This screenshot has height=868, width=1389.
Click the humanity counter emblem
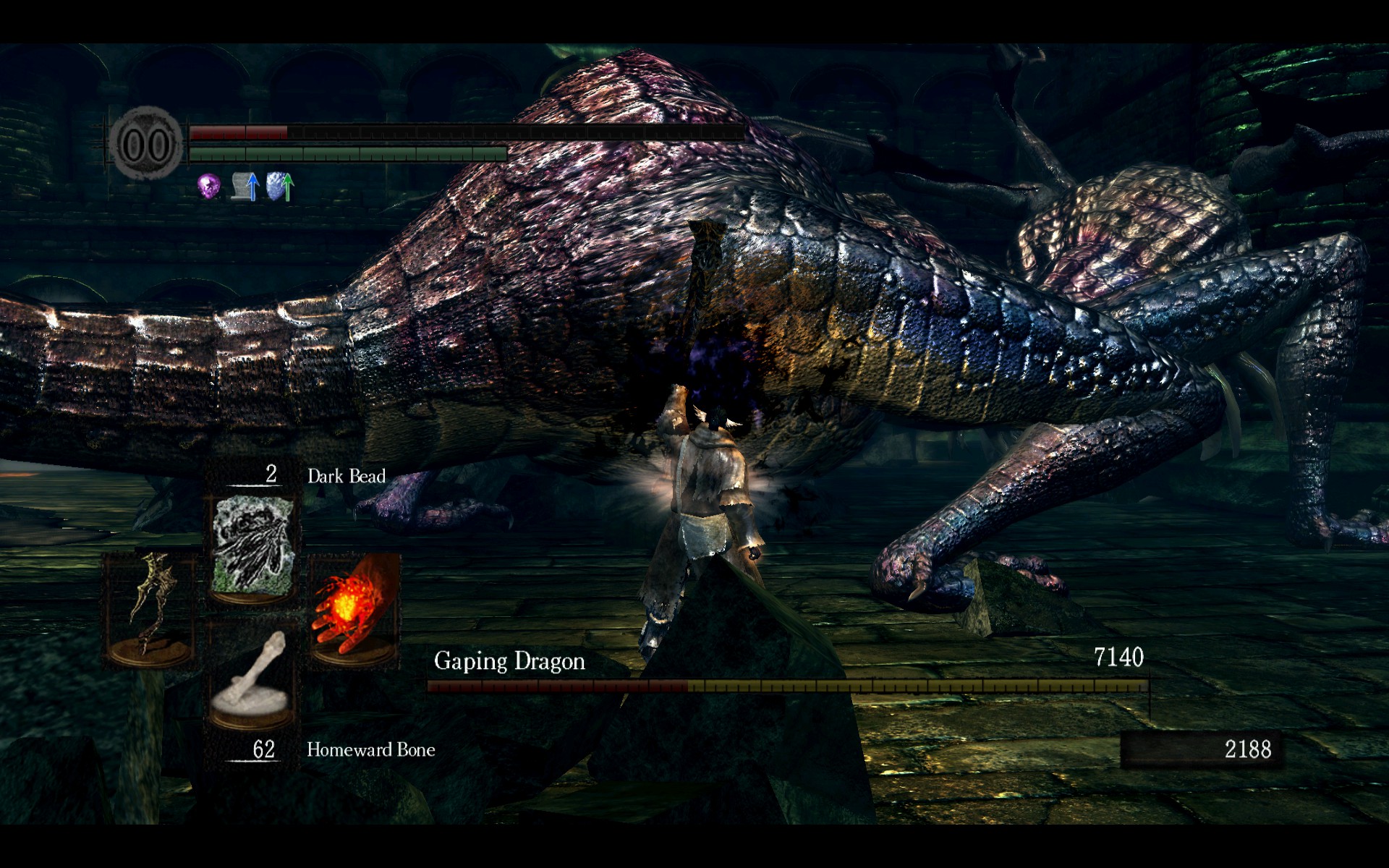[147, 143]
